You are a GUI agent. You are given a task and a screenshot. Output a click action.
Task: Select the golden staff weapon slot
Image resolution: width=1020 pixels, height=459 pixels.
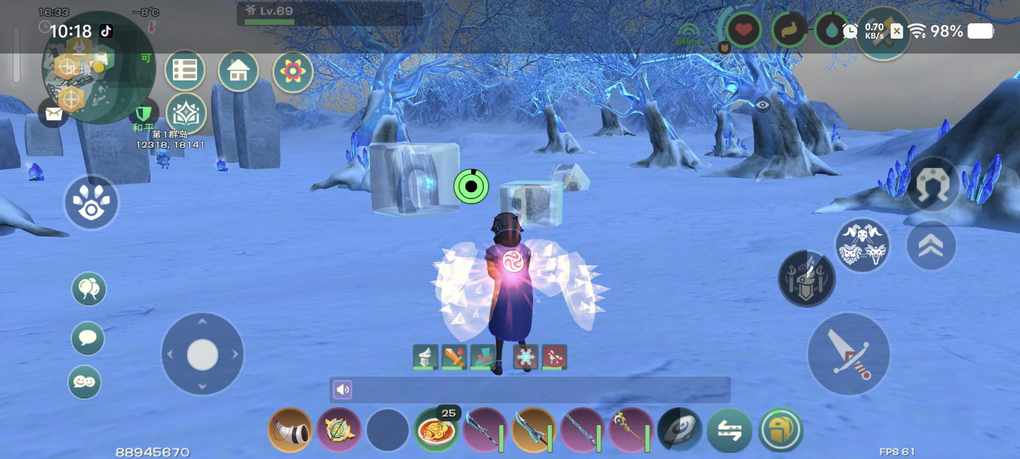point(632,430)
